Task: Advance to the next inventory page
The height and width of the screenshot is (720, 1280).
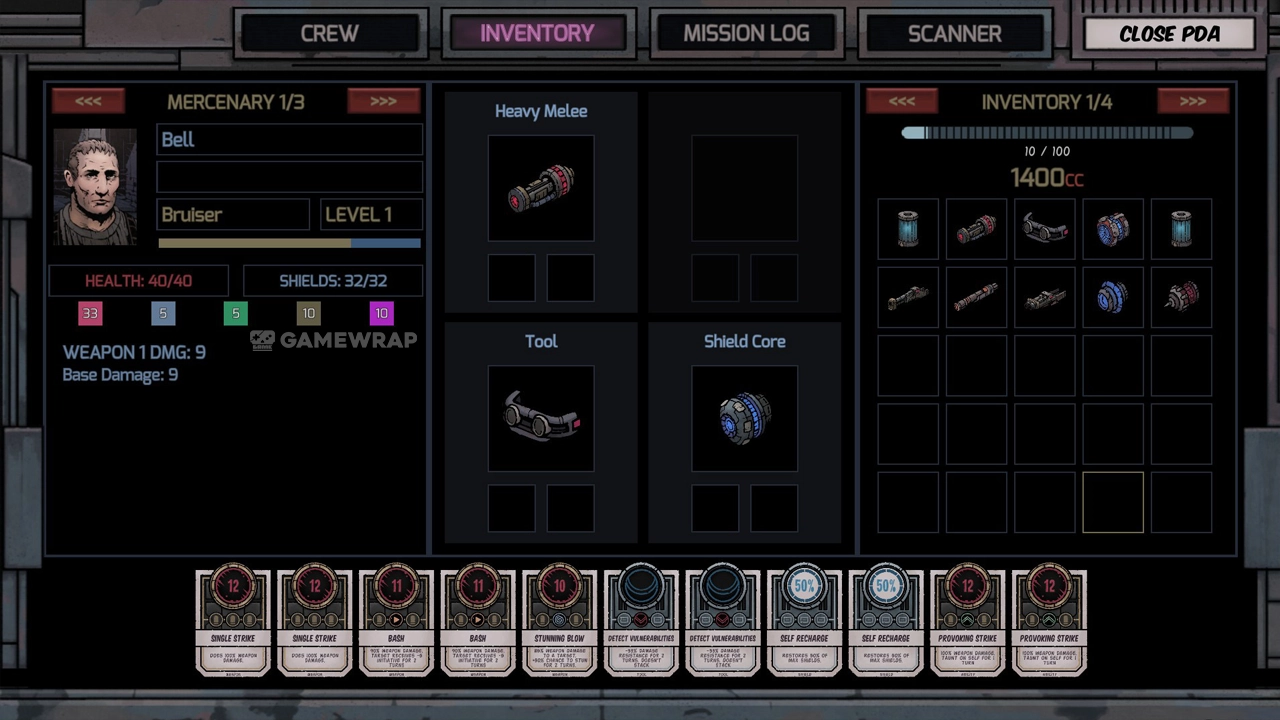Action: 1192,101
